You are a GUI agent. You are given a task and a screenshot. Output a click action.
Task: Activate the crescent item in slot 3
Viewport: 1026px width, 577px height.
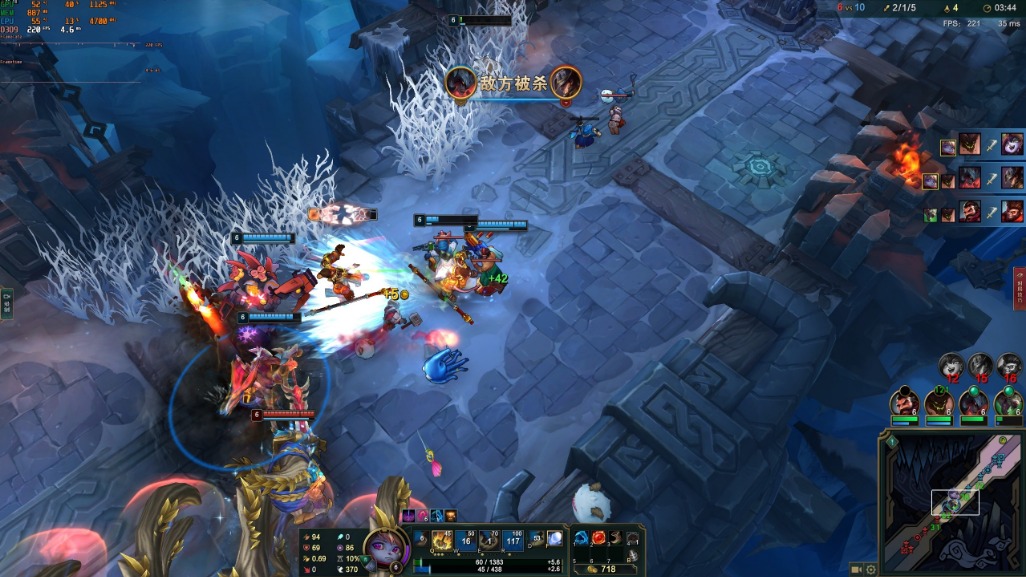616,538
